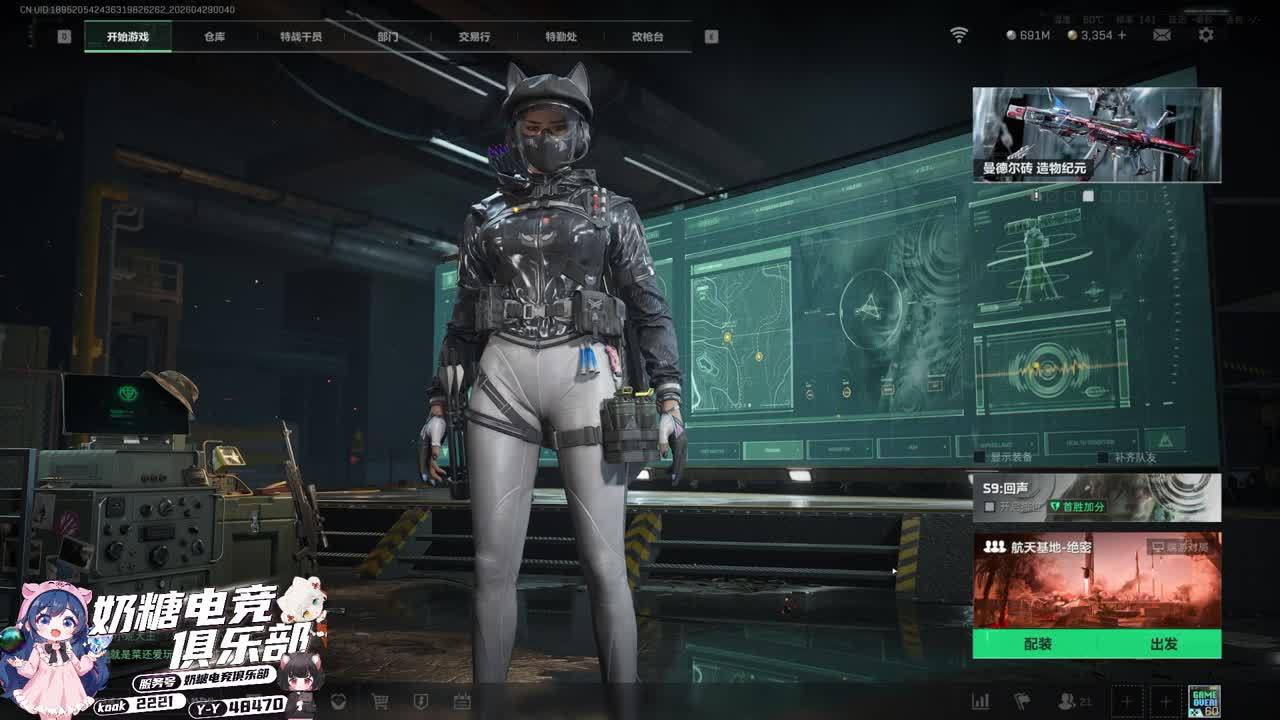Click the 配装 loadout button
The image size is (1280, 720).
click(1037, 644)
